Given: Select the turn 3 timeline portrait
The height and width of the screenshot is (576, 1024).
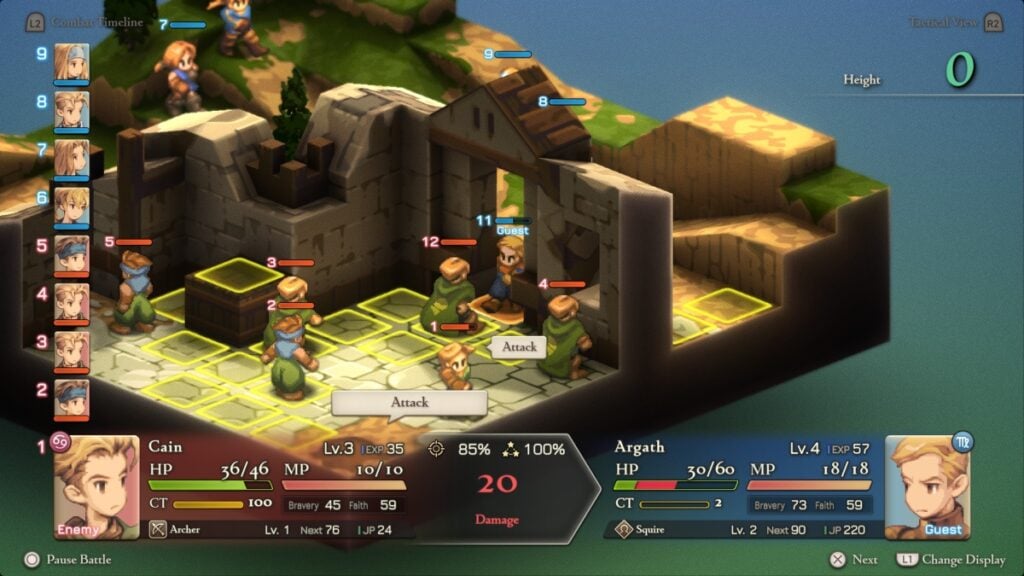Looking at the screenshot, I should (x=71, y=349).
